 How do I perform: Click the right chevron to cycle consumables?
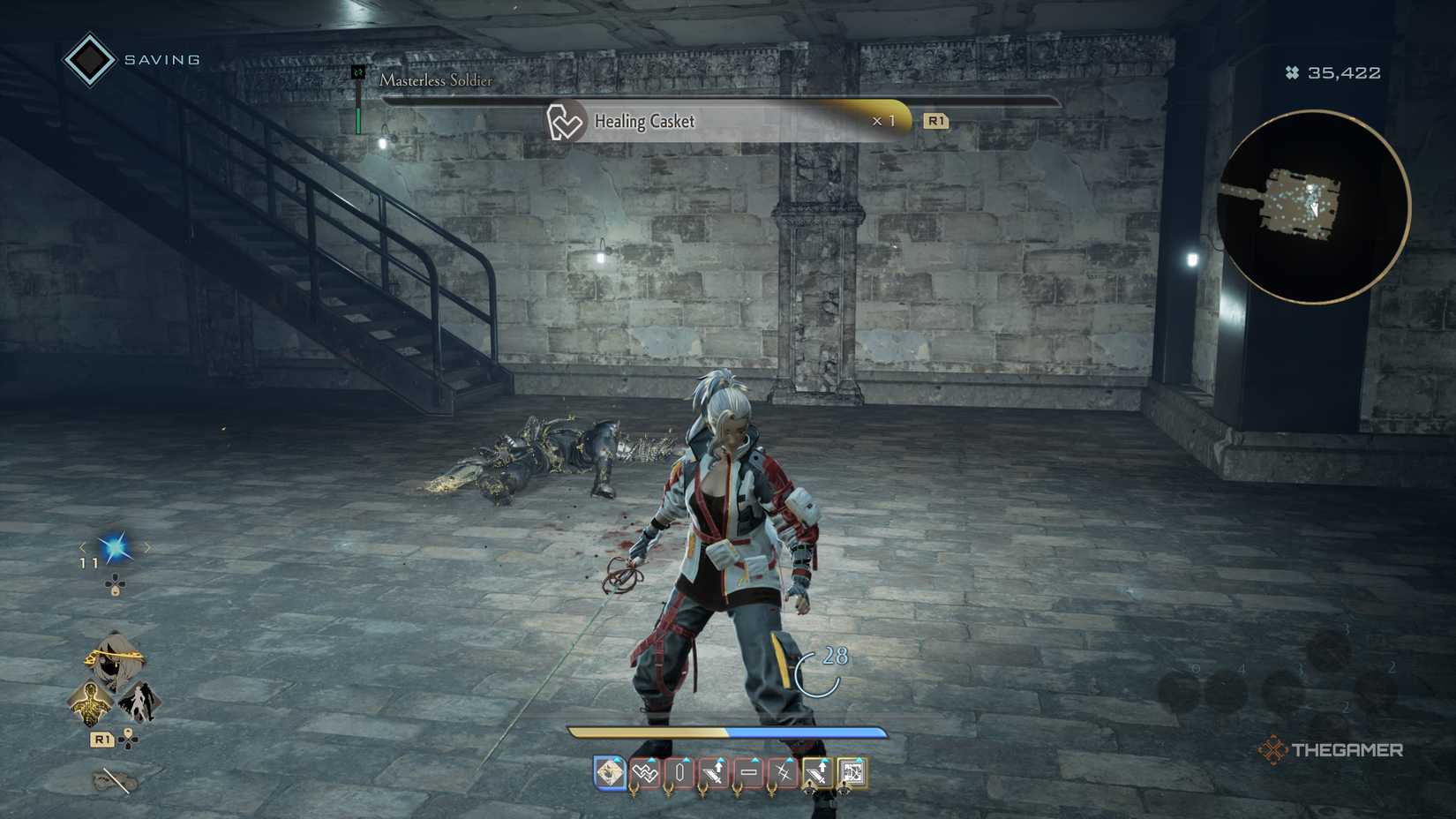click(147, 547)
